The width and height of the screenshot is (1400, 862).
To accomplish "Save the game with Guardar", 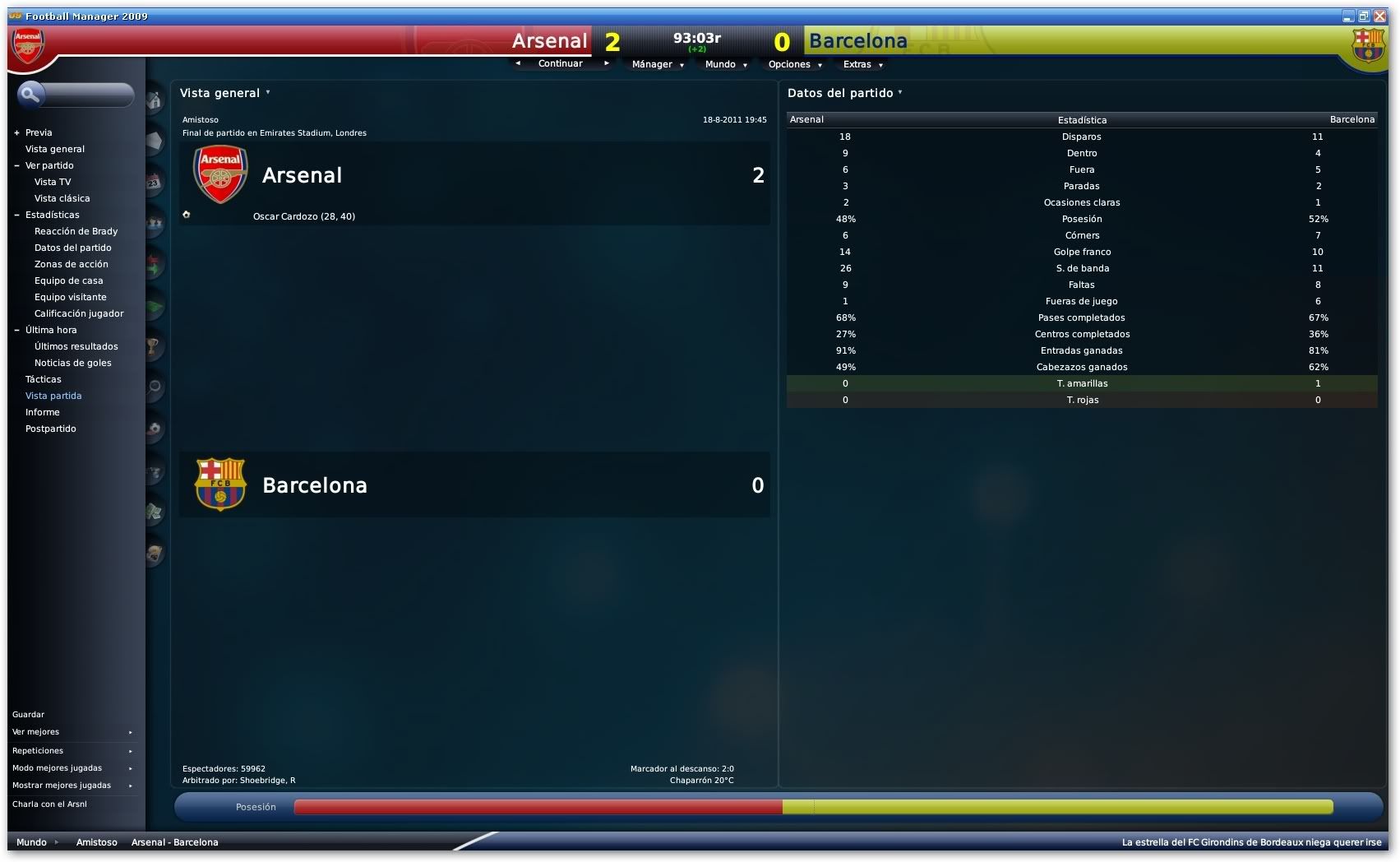I will point(29,714).
